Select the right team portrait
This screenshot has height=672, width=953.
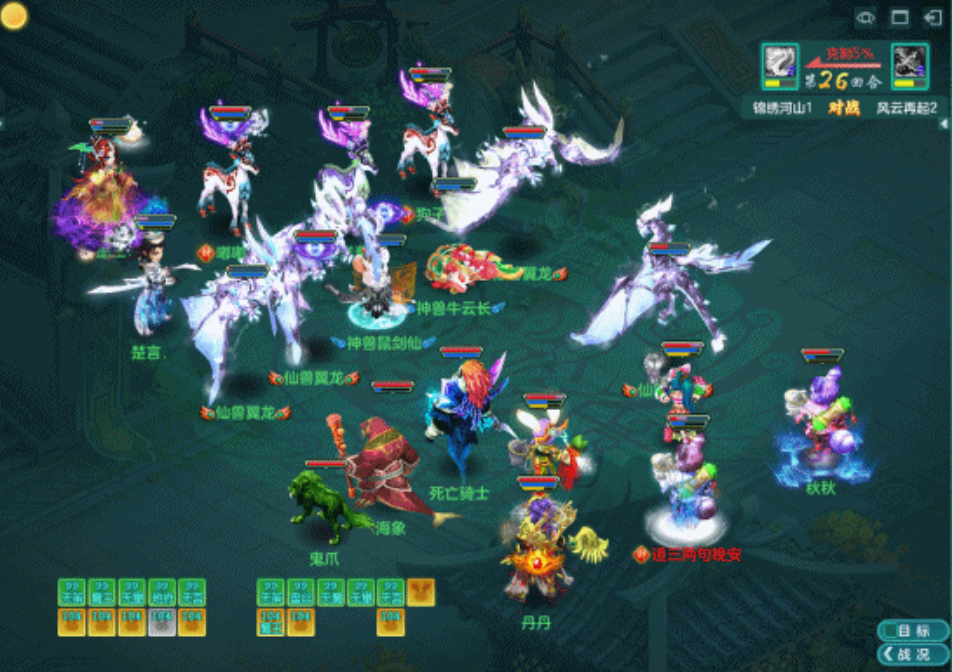(x=910, y=67)
